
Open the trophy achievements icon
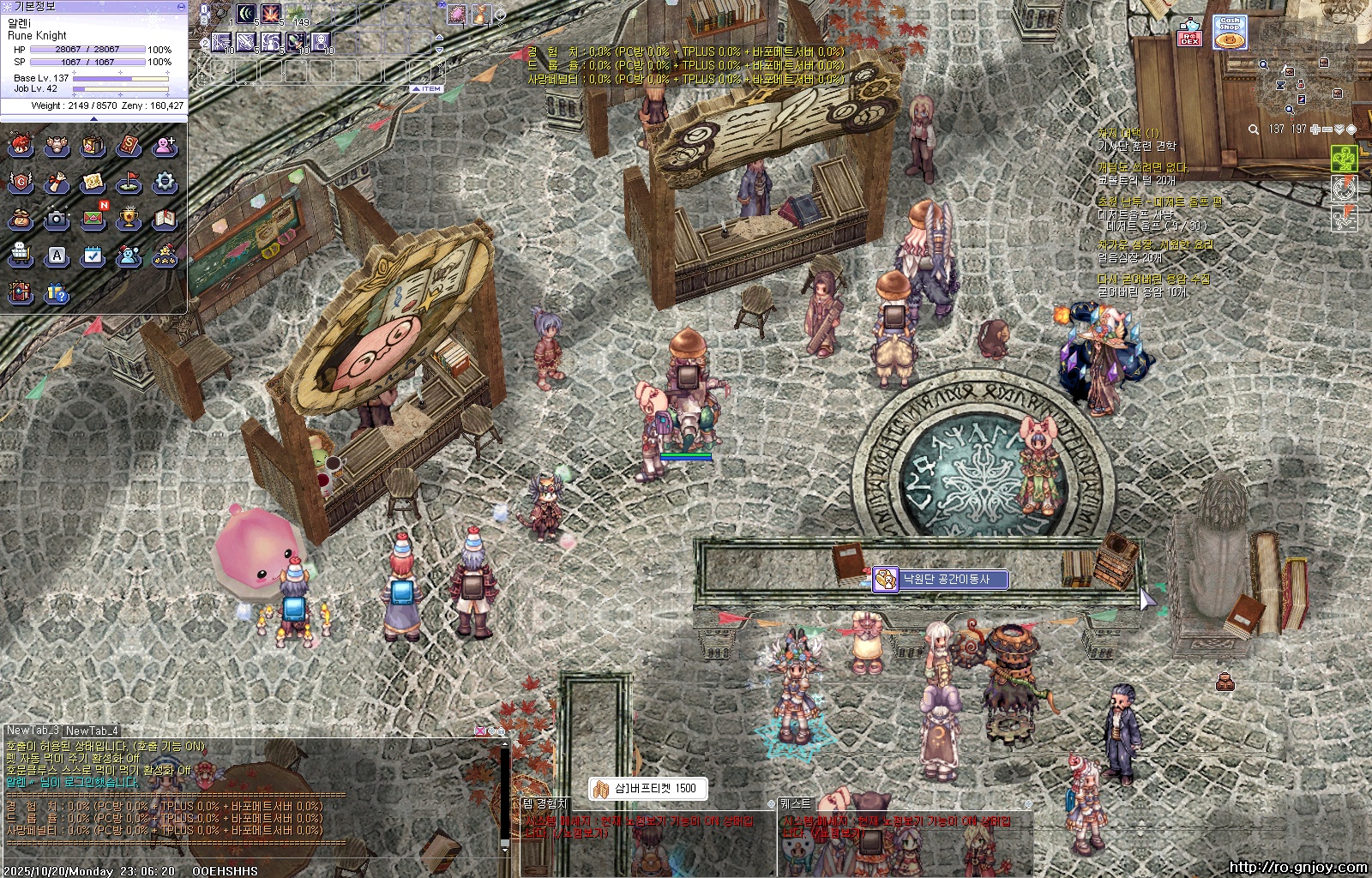click(x=129, y=219)
